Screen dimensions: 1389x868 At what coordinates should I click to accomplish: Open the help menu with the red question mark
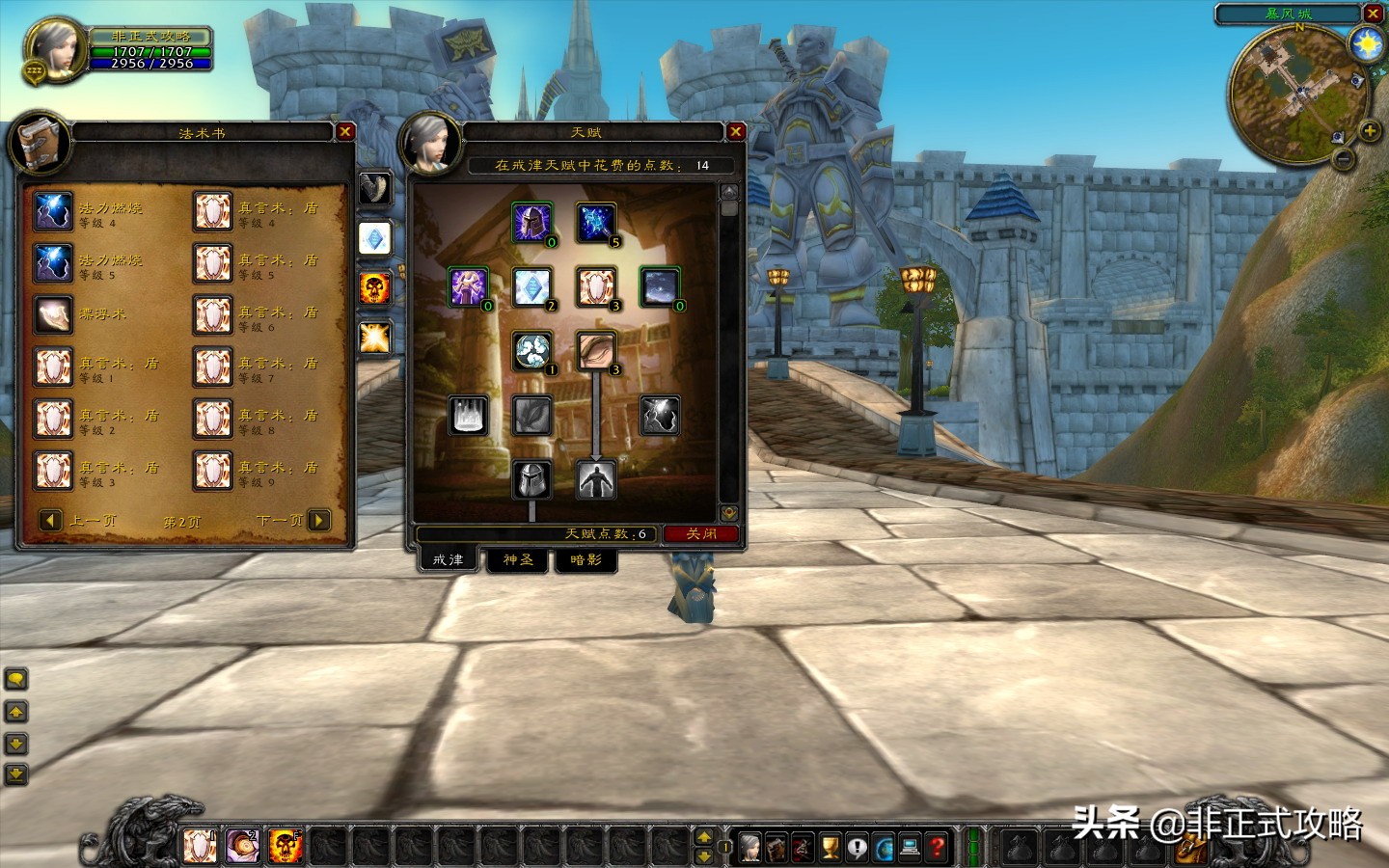pos(936,848)
